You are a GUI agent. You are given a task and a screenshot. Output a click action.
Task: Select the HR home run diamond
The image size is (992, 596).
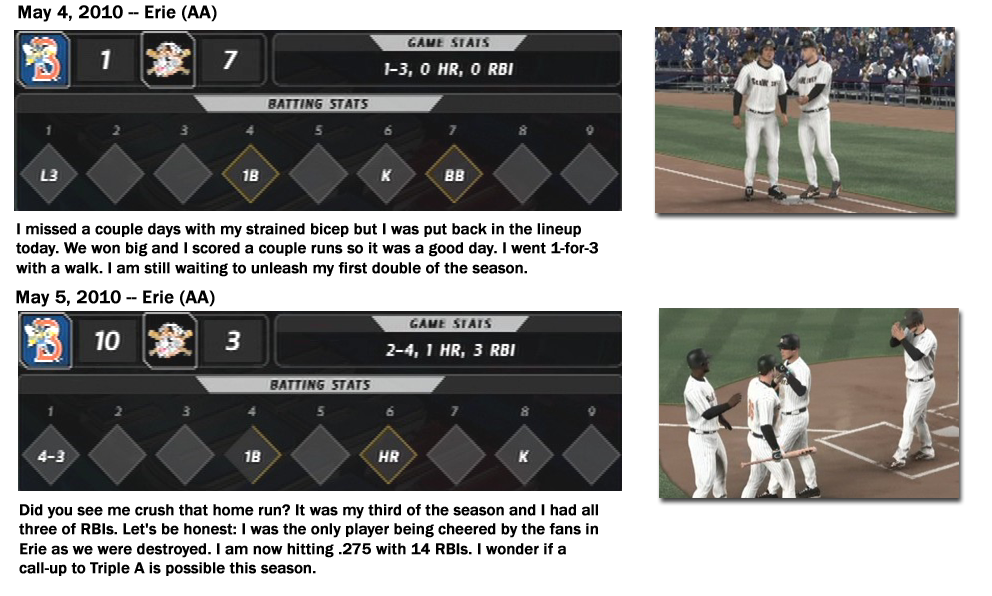click(387, 455)
